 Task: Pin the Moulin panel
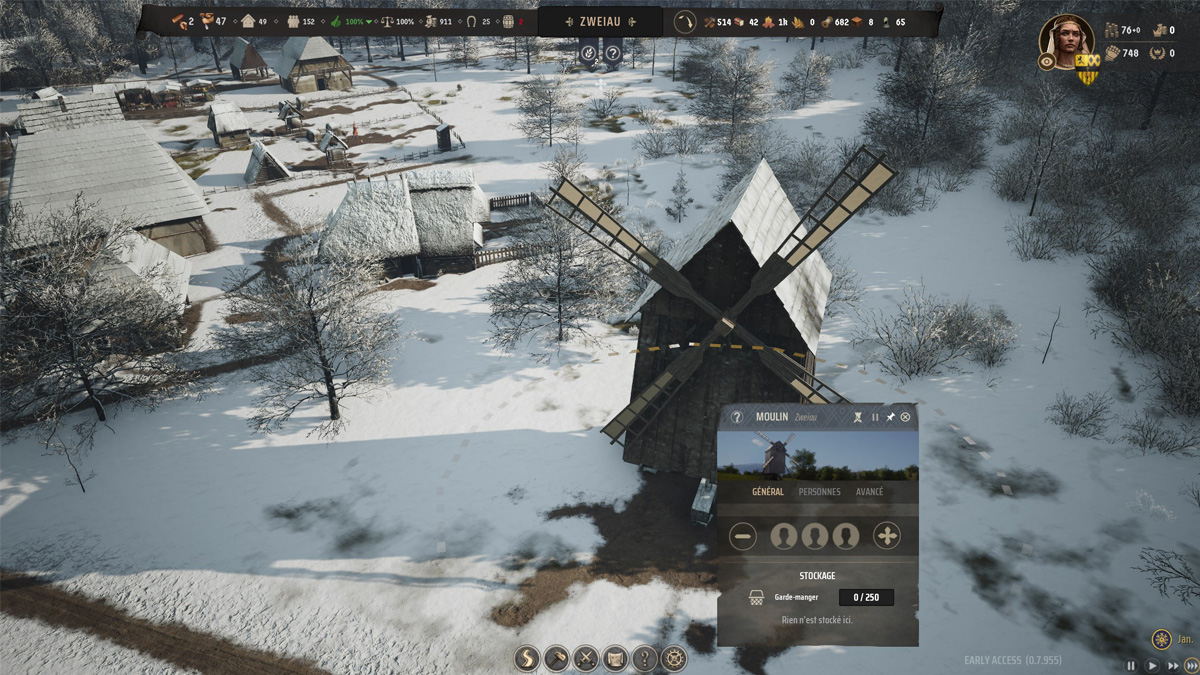pos(890,417)
